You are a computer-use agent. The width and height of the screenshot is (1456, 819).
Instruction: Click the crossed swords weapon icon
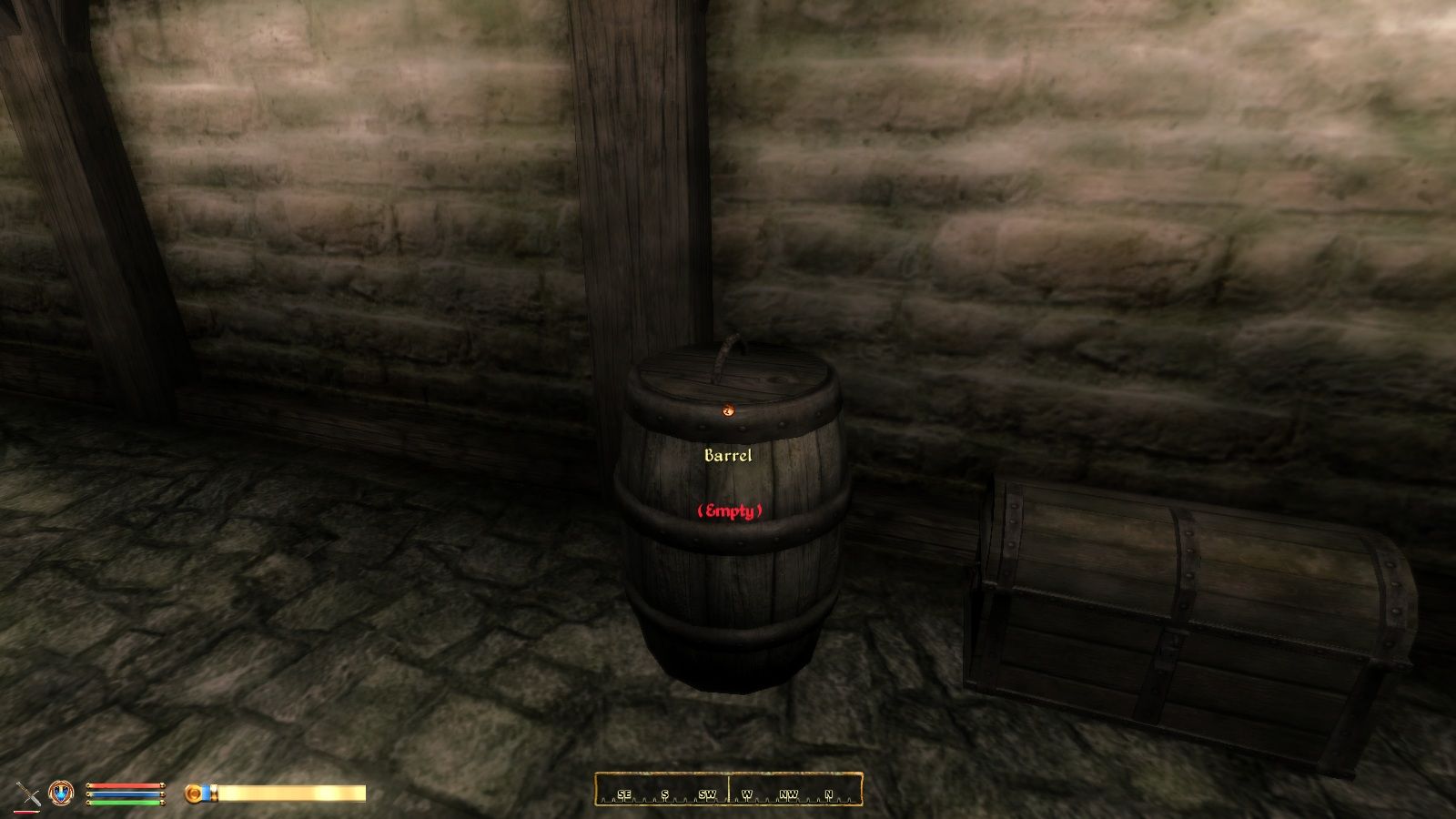click(x=27, y=794)
